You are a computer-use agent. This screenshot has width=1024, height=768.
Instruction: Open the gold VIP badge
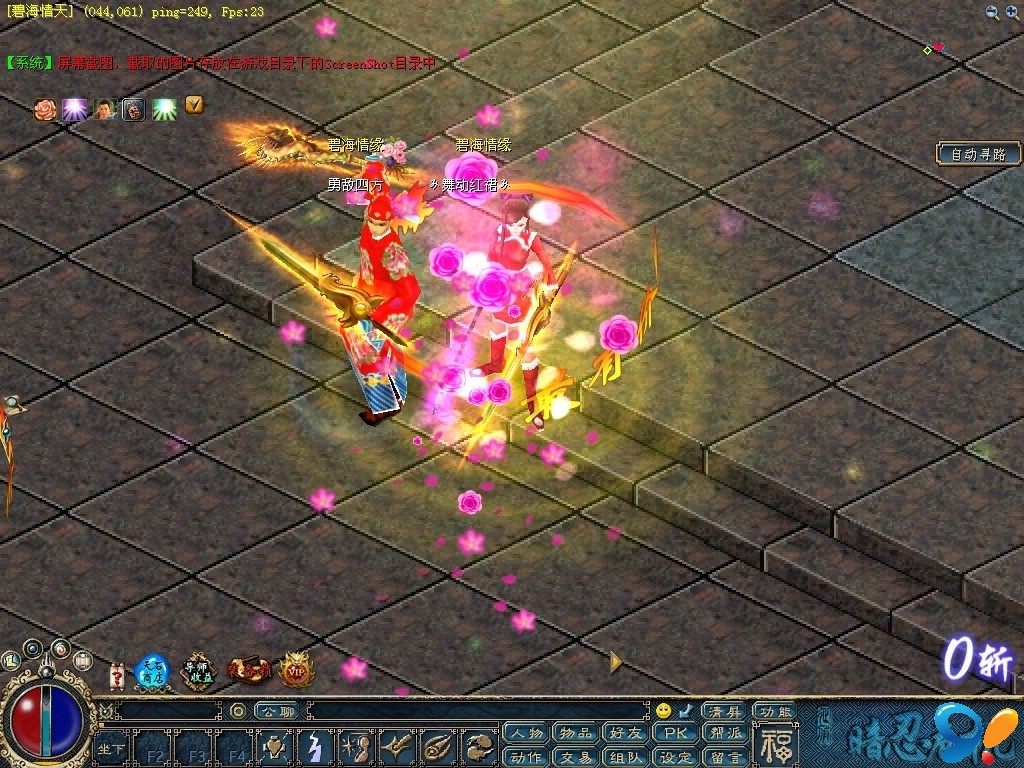click(295, 669)
